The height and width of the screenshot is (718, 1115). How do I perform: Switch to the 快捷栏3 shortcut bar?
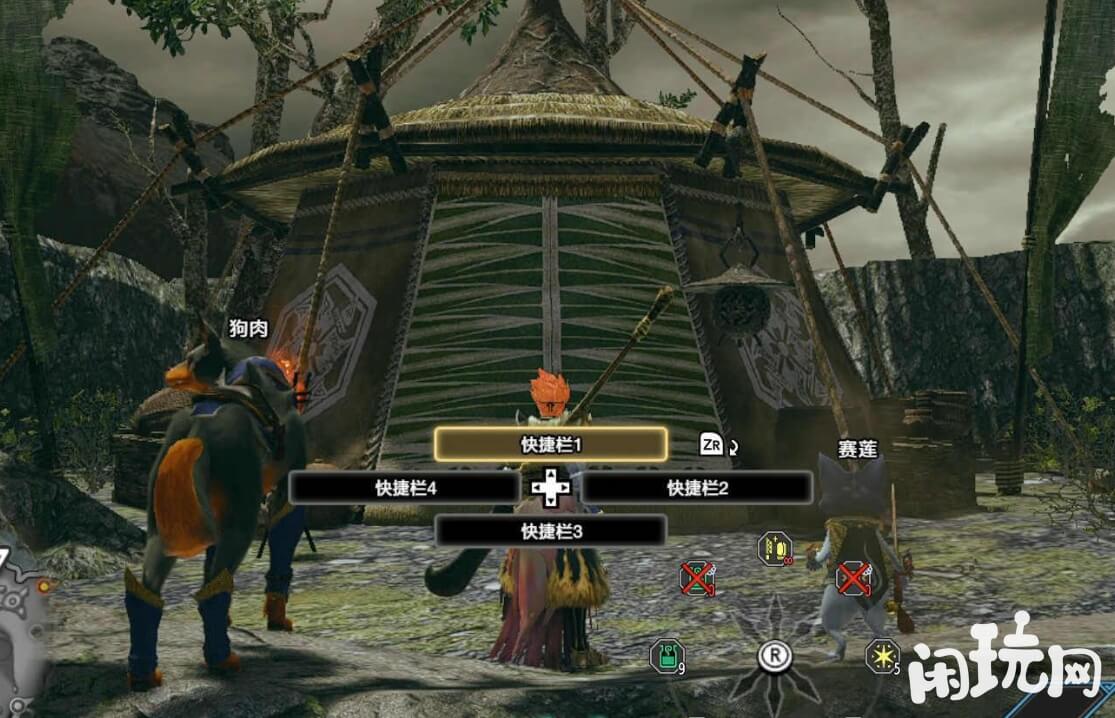point(551,531)
